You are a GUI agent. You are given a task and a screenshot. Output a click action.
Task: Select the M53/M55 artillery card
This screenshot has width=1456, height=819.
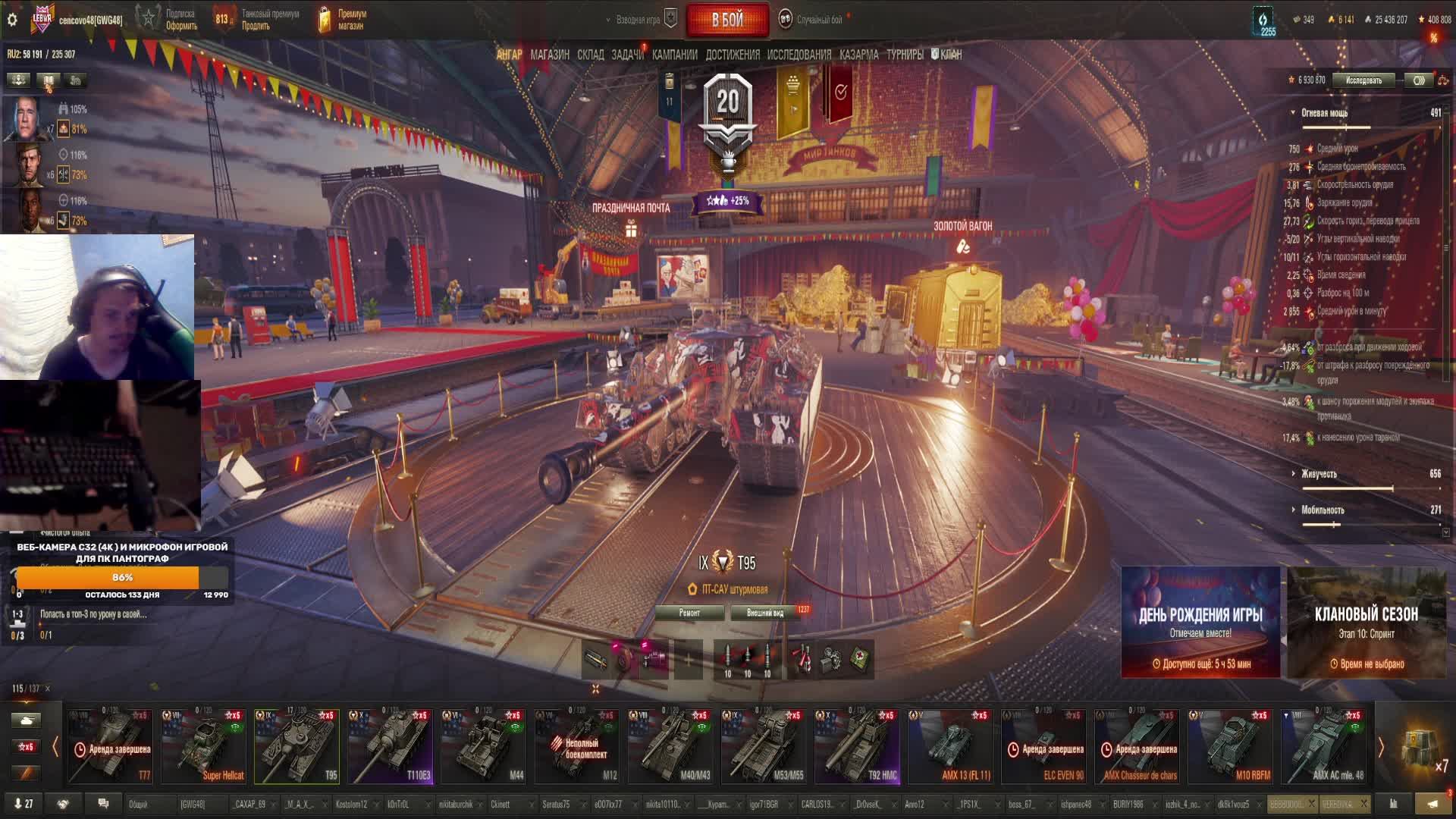click(x=763, y=745)
